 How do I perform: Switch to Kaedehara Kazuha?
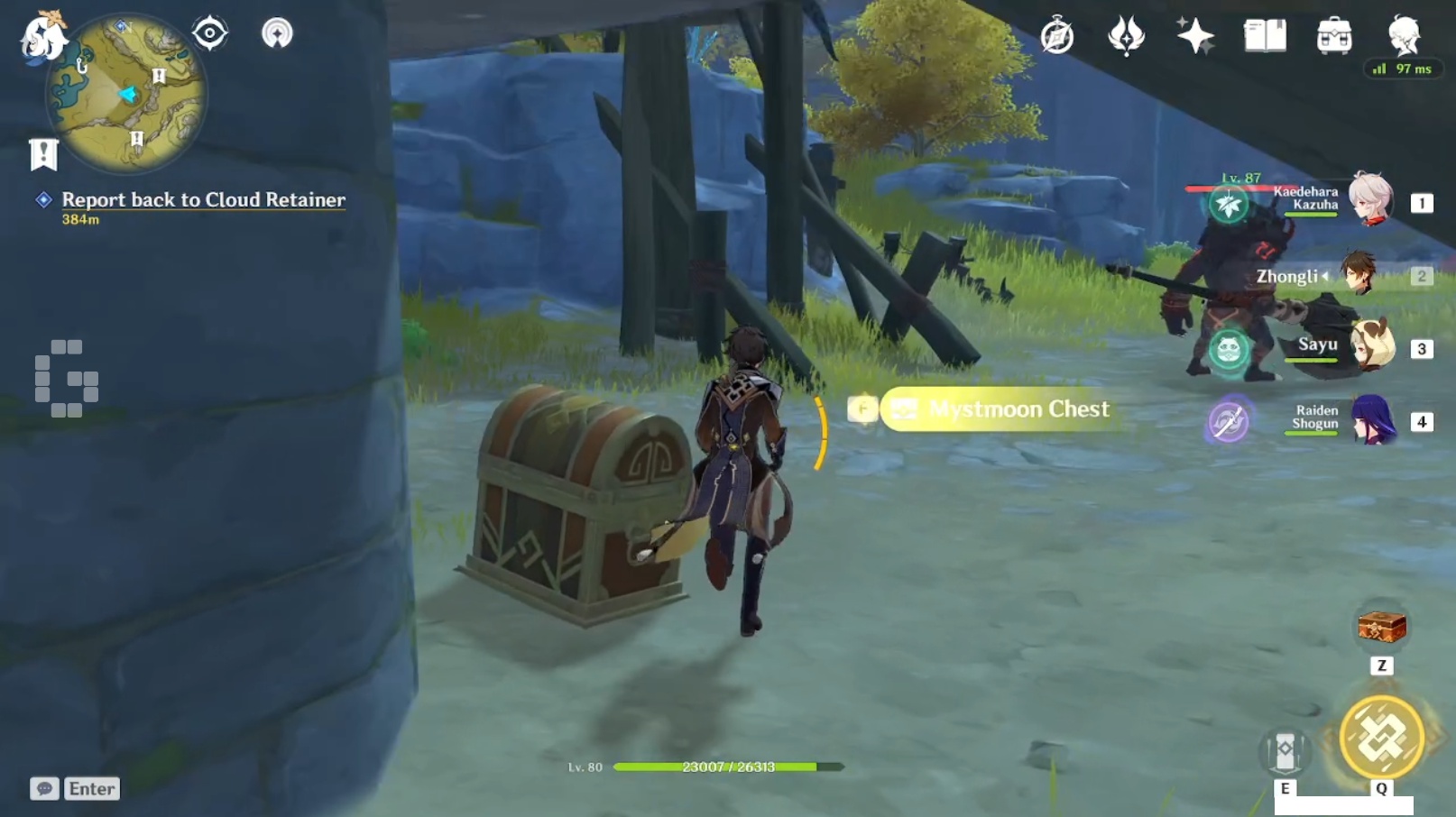tap(1370, 199)
